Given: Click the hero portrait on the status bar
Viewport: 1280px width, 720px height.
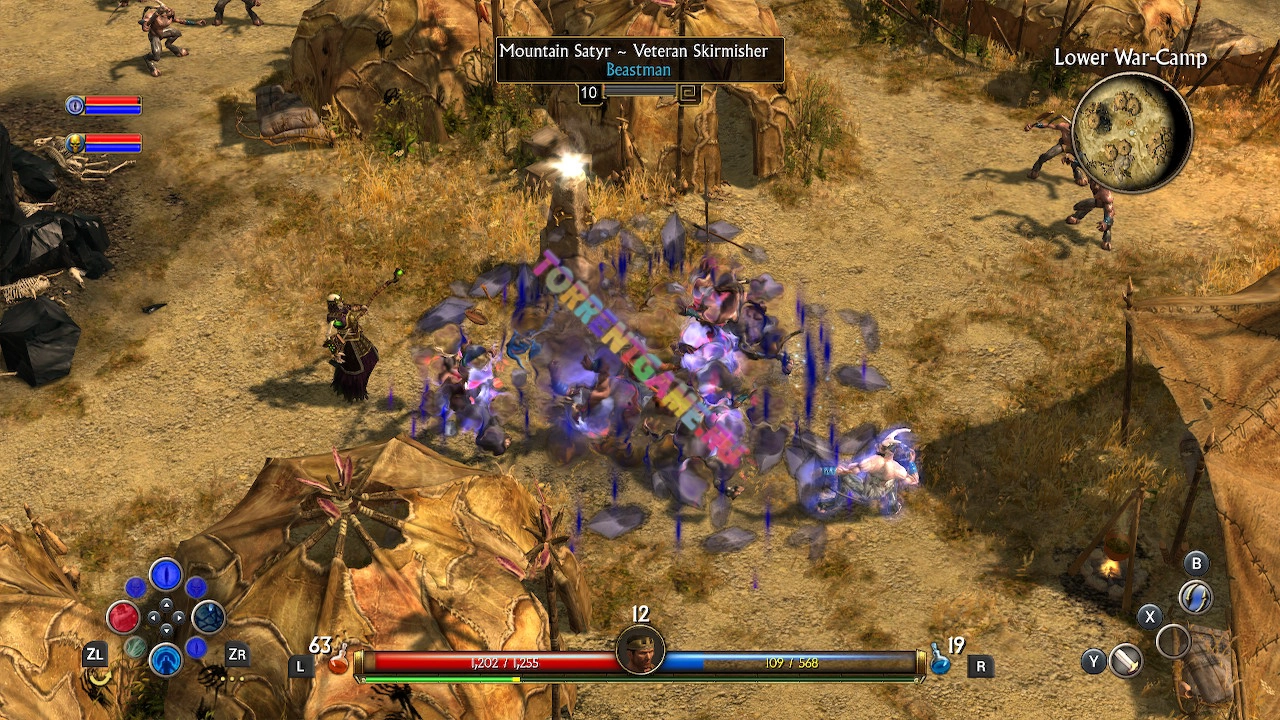Looking at the screenshot, I should click(640, 651).
